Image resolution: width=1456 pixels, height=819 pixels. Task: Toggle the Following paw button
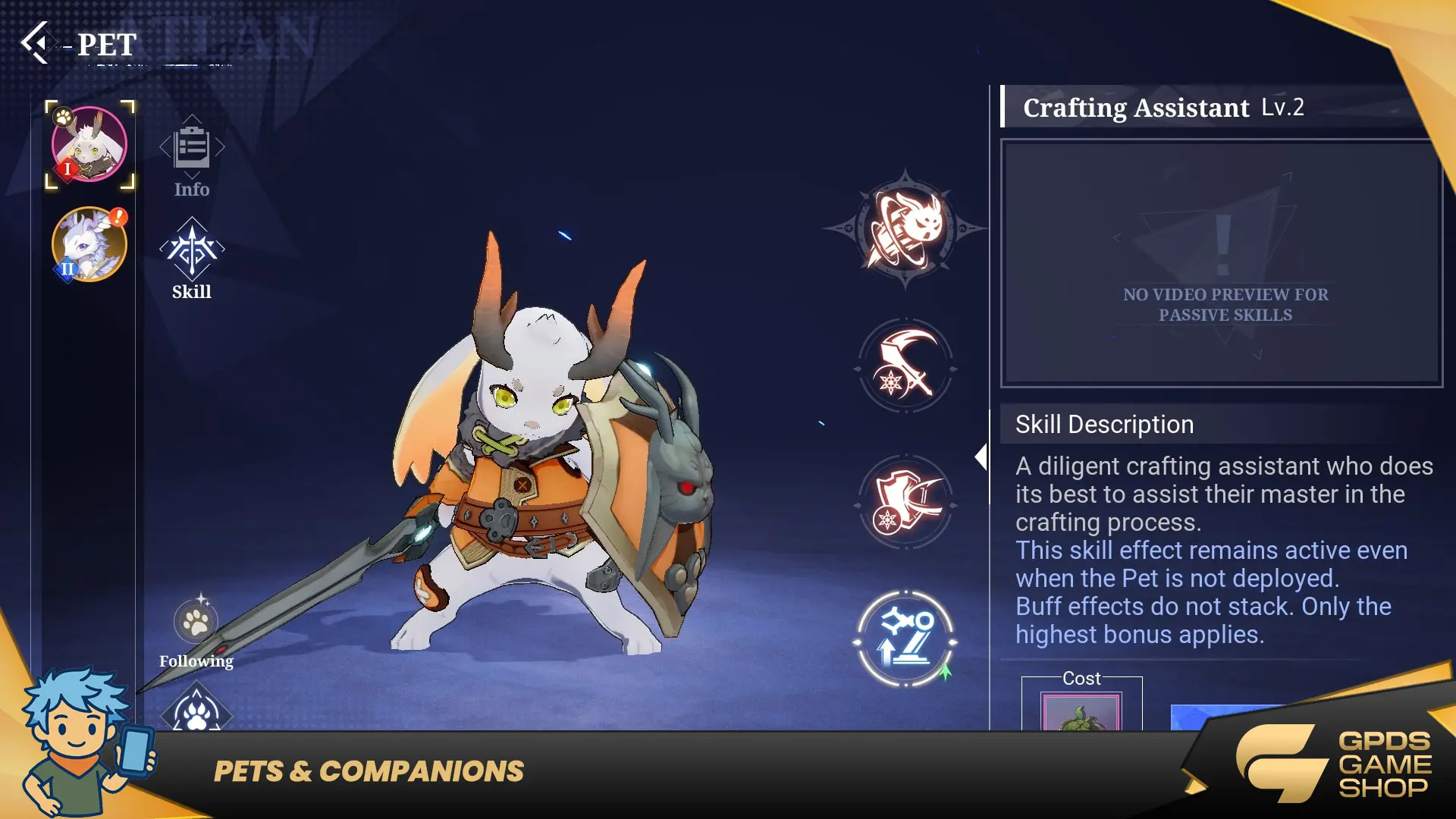coord(196,623)
